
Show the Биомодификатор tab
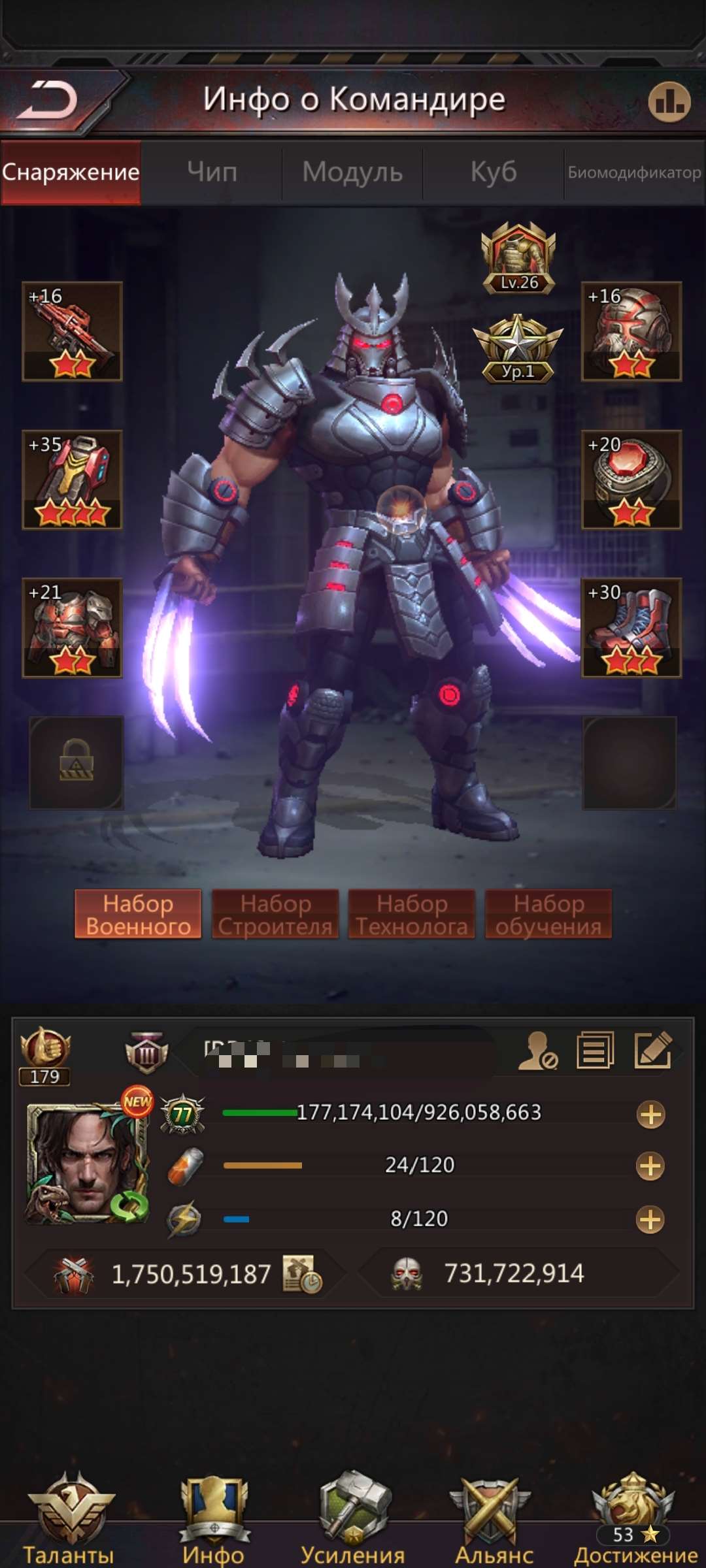634,172
